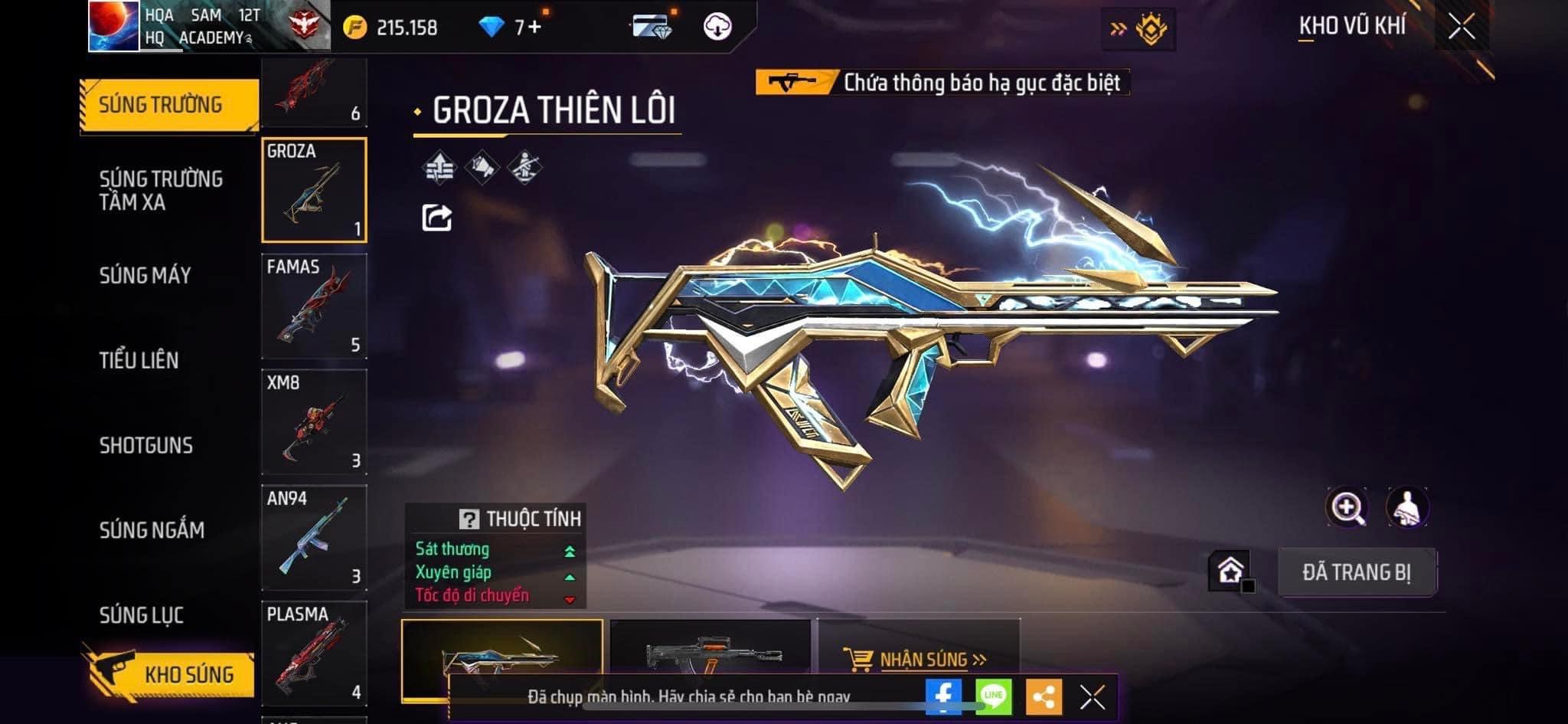Share the screenshot to Facebook
The image size is (1568, 724).
(943, 696)
